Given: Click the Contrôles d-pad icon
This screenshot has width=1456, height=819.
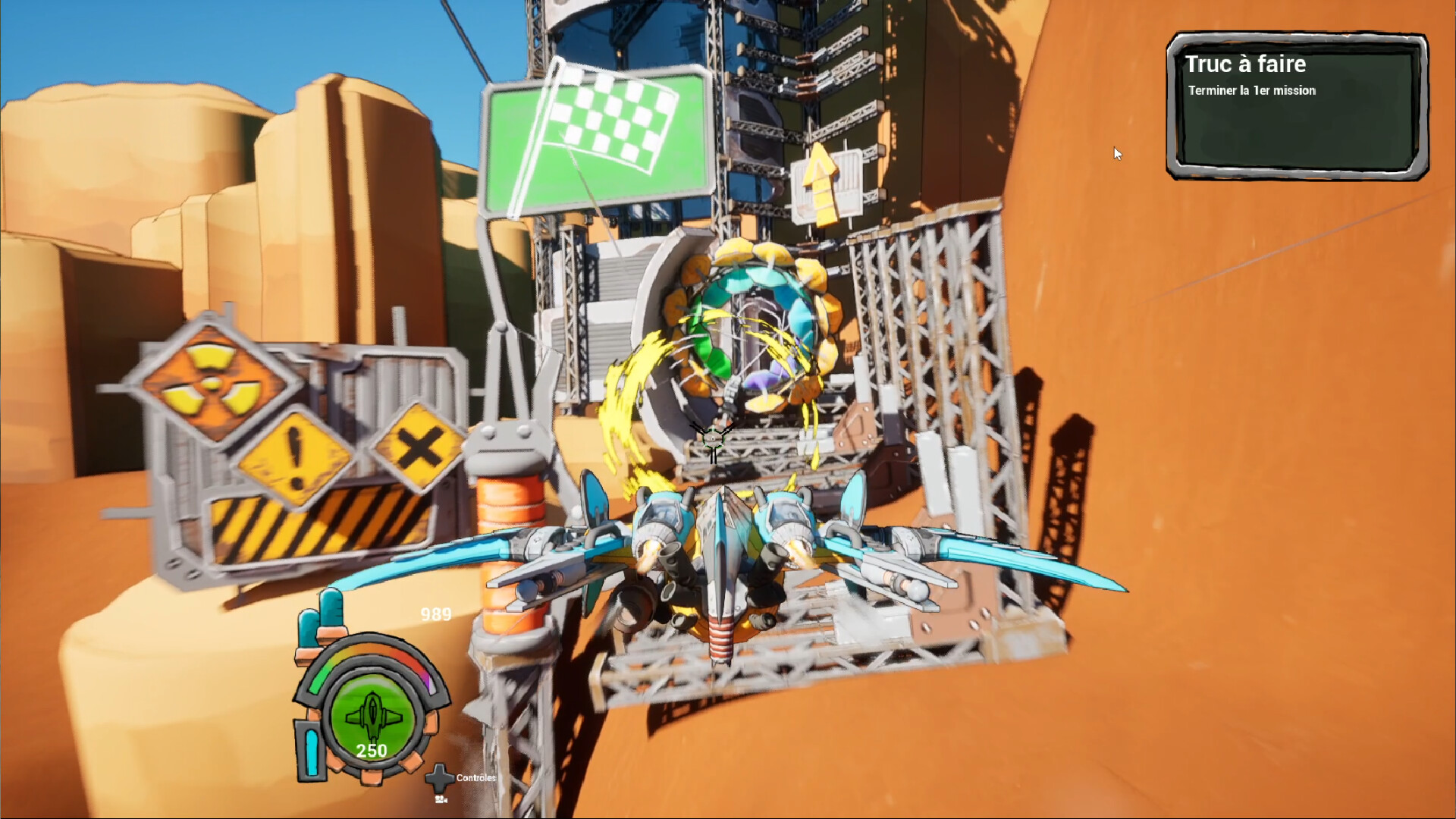Looking at the screenshot, I should pos(438,777).
